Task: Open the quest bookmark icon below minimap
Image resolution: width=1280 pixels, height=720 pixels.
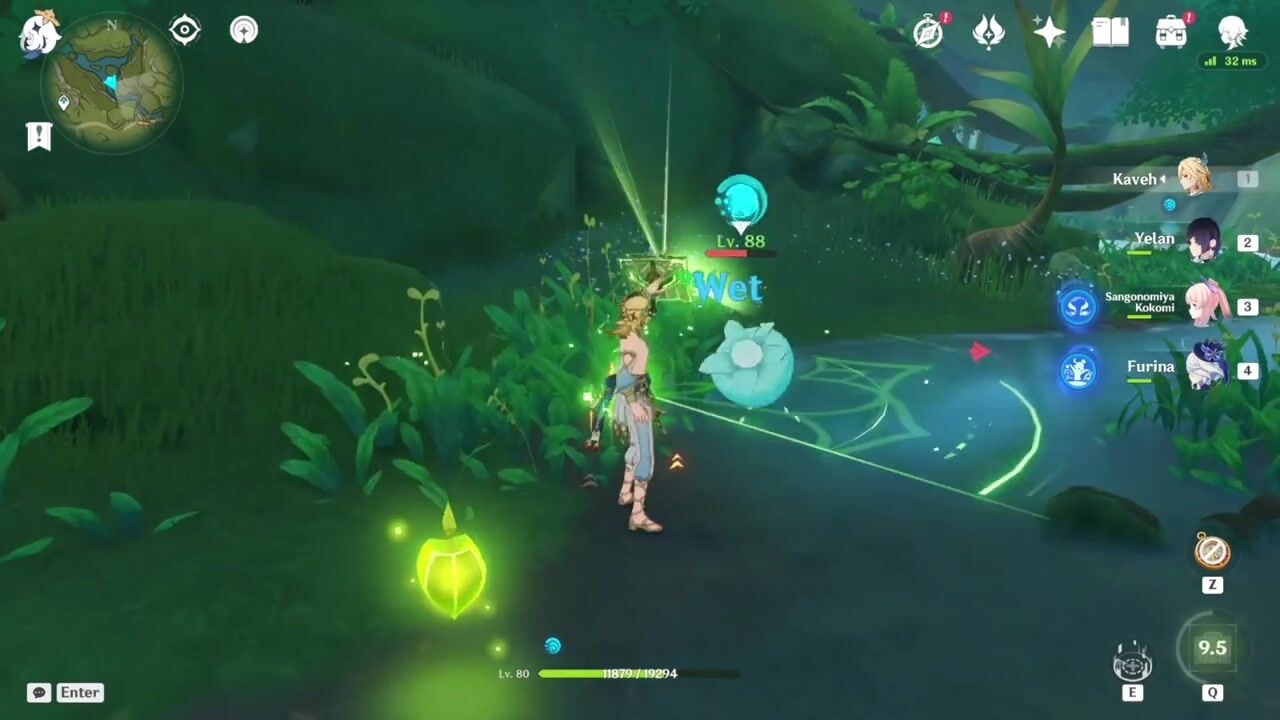Action: point(39,137)
